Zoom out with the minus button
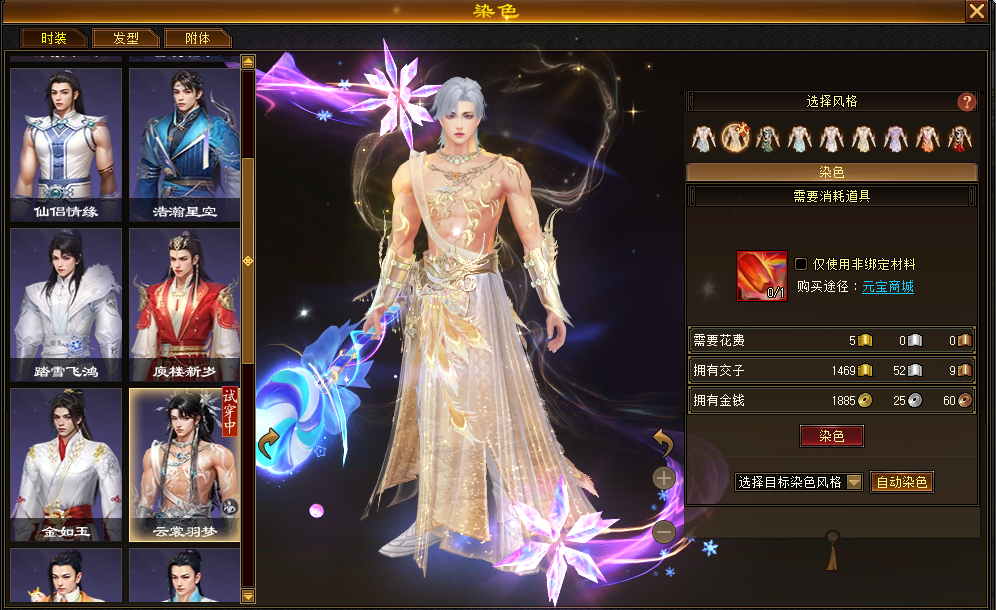Viewport: 996px width, 610px height. click(x=664, y=533)
